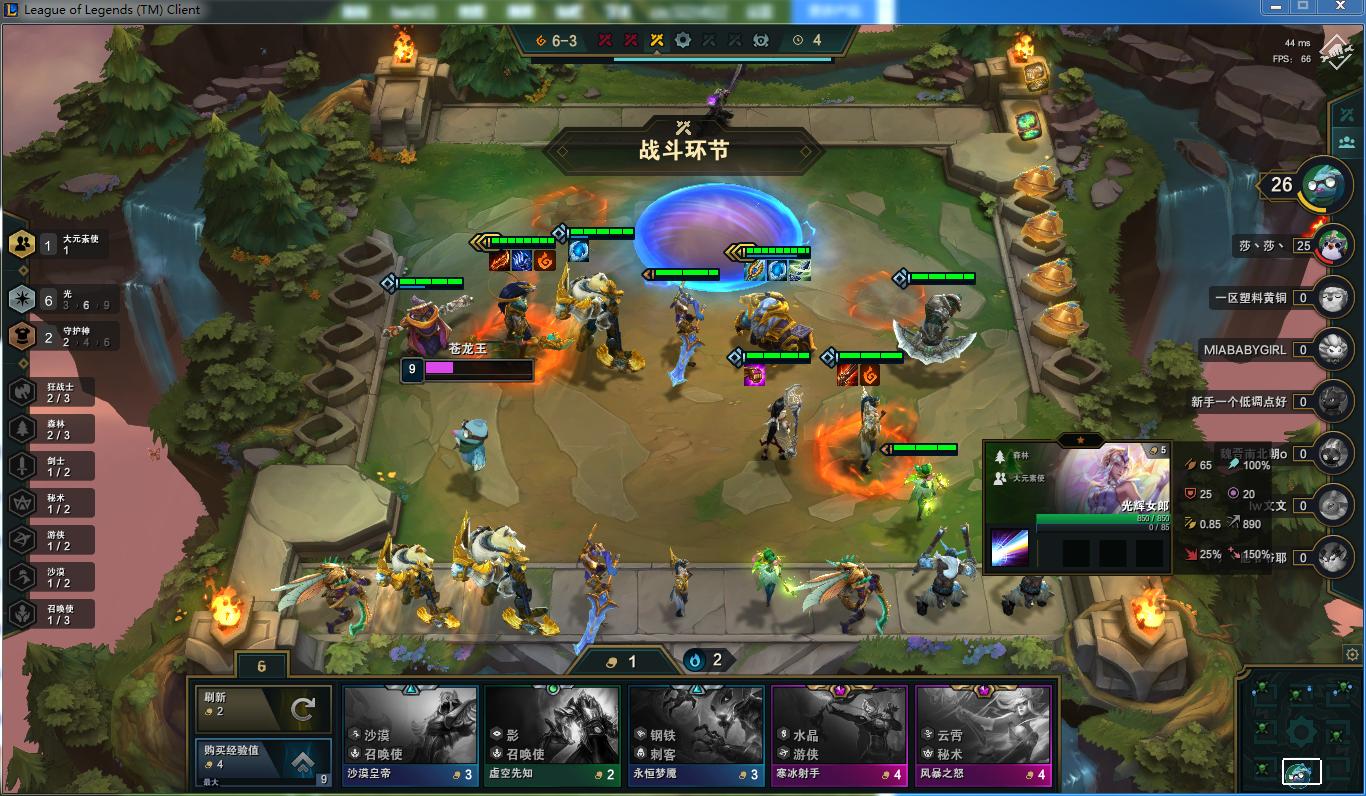Click the 大元素使 trait entry
Image resolution: width=1366 pixels, height=796 pixels.
click(x=68, y=244)
